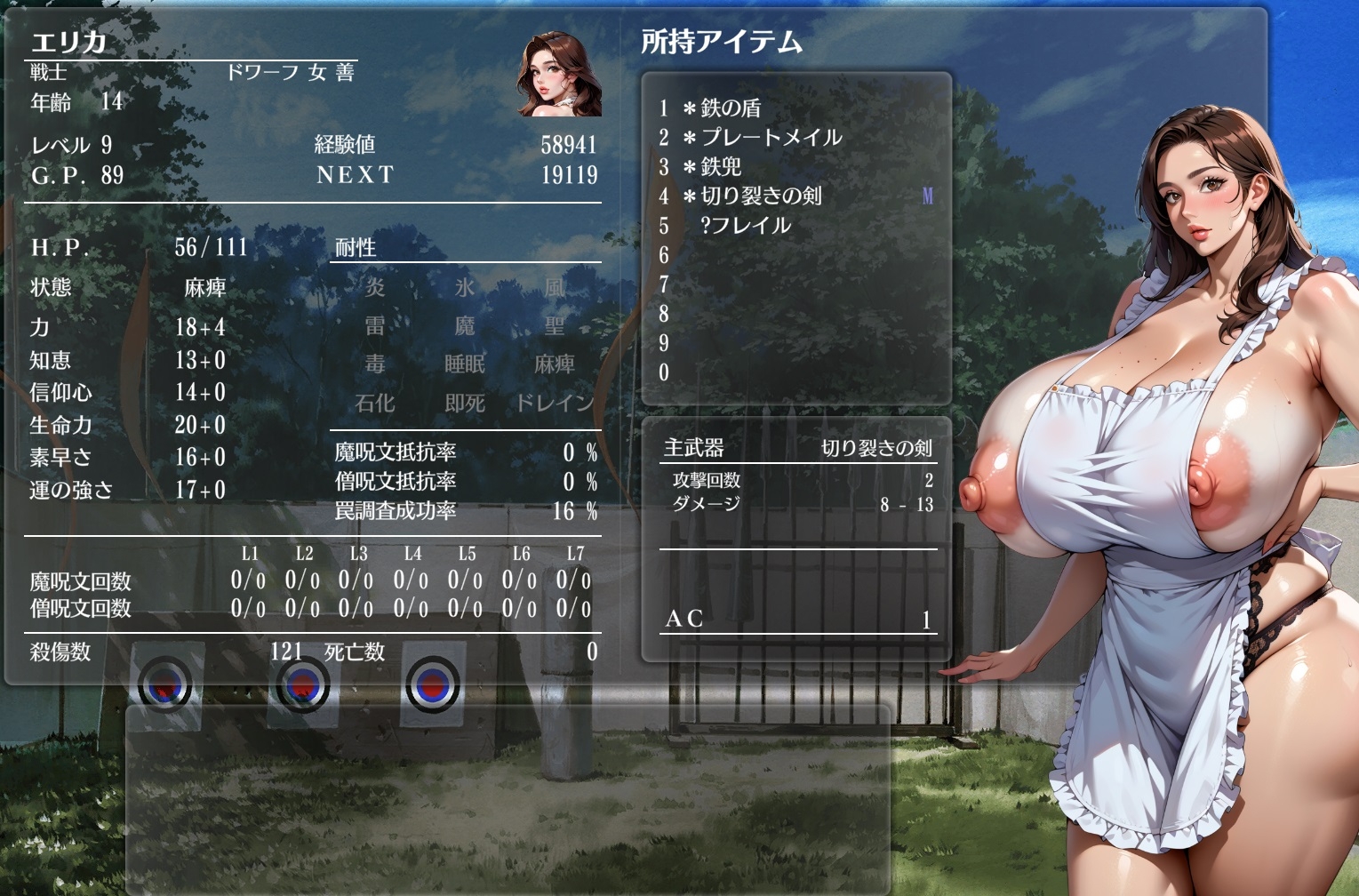Viewport: 1359px width, 896px height.
Task: Select the 鉄兜 inventory entry
Action: tap(720, 167)
